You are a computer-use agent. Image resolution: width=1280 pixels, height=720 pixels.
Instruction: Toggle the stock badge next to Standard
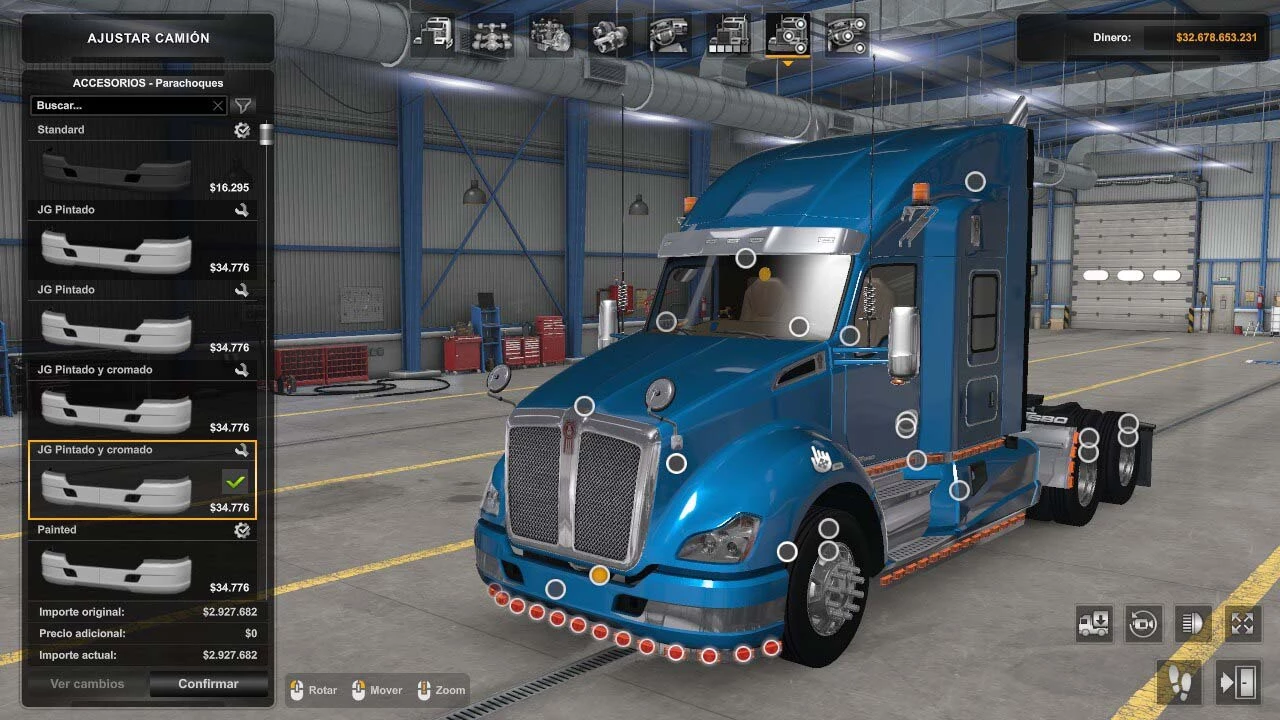(x=241, y=129)
